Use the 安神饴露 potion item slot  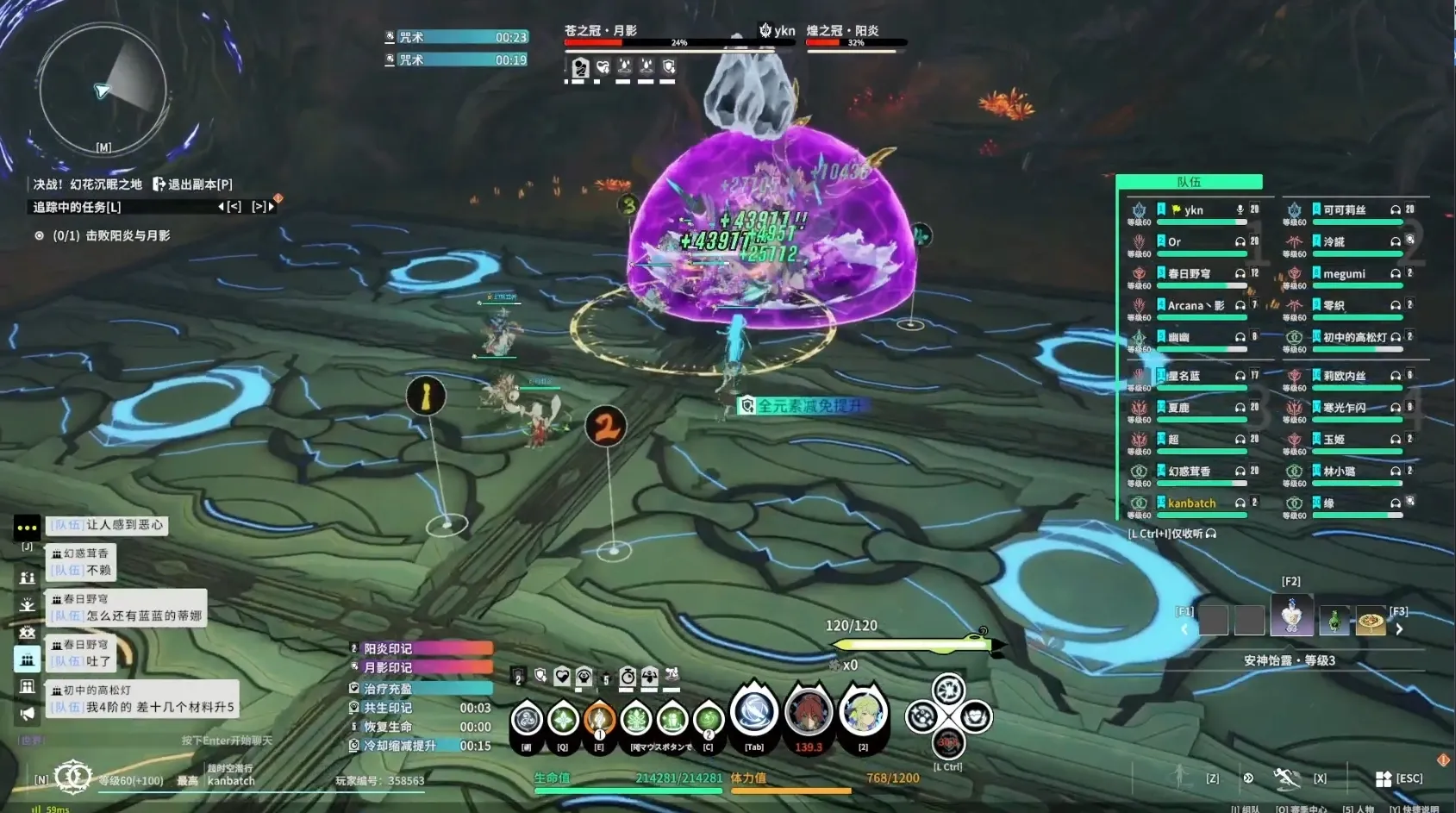click(1291, 616)
